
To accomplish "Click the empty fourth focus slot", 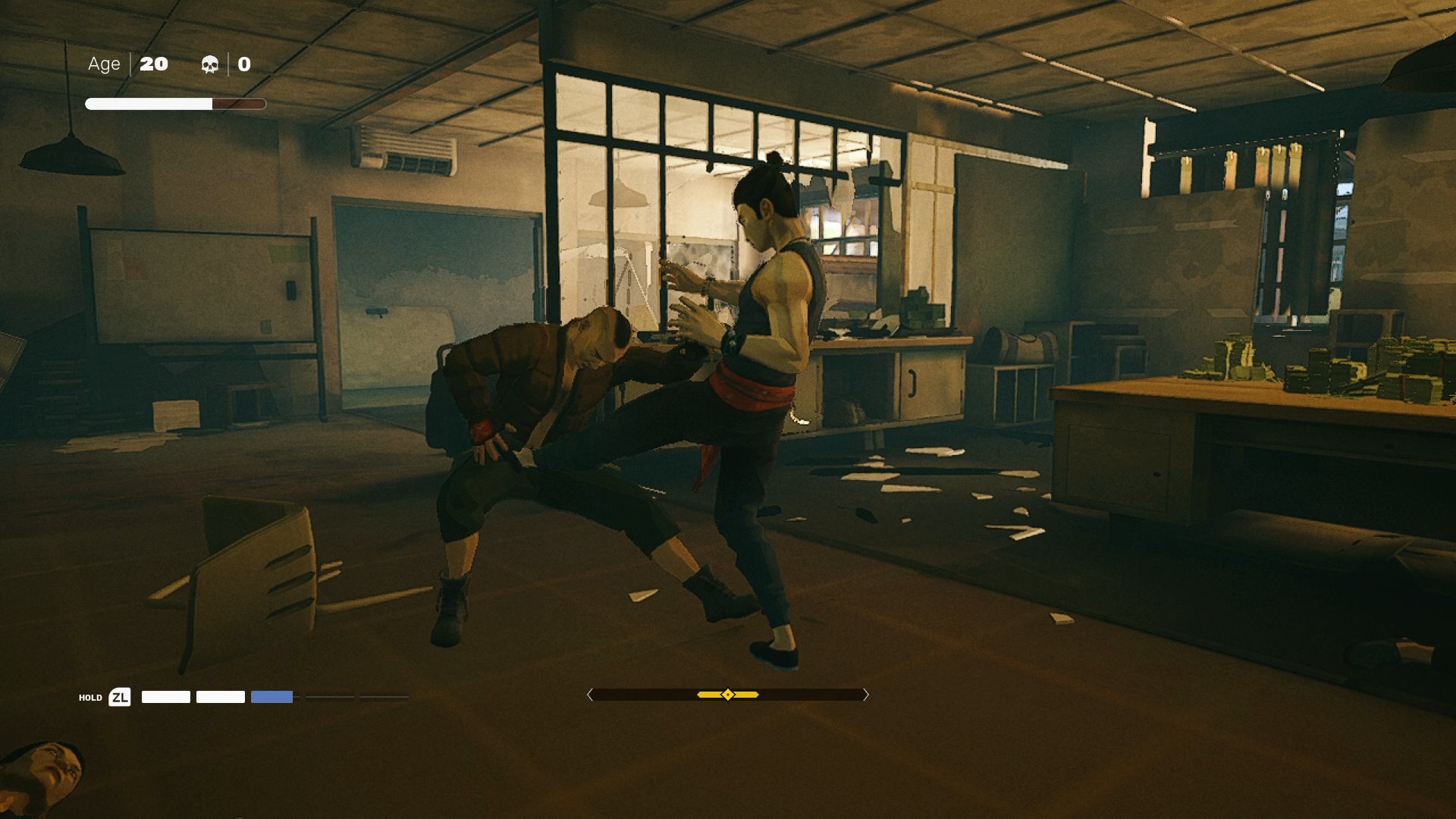I will [330, 696].
